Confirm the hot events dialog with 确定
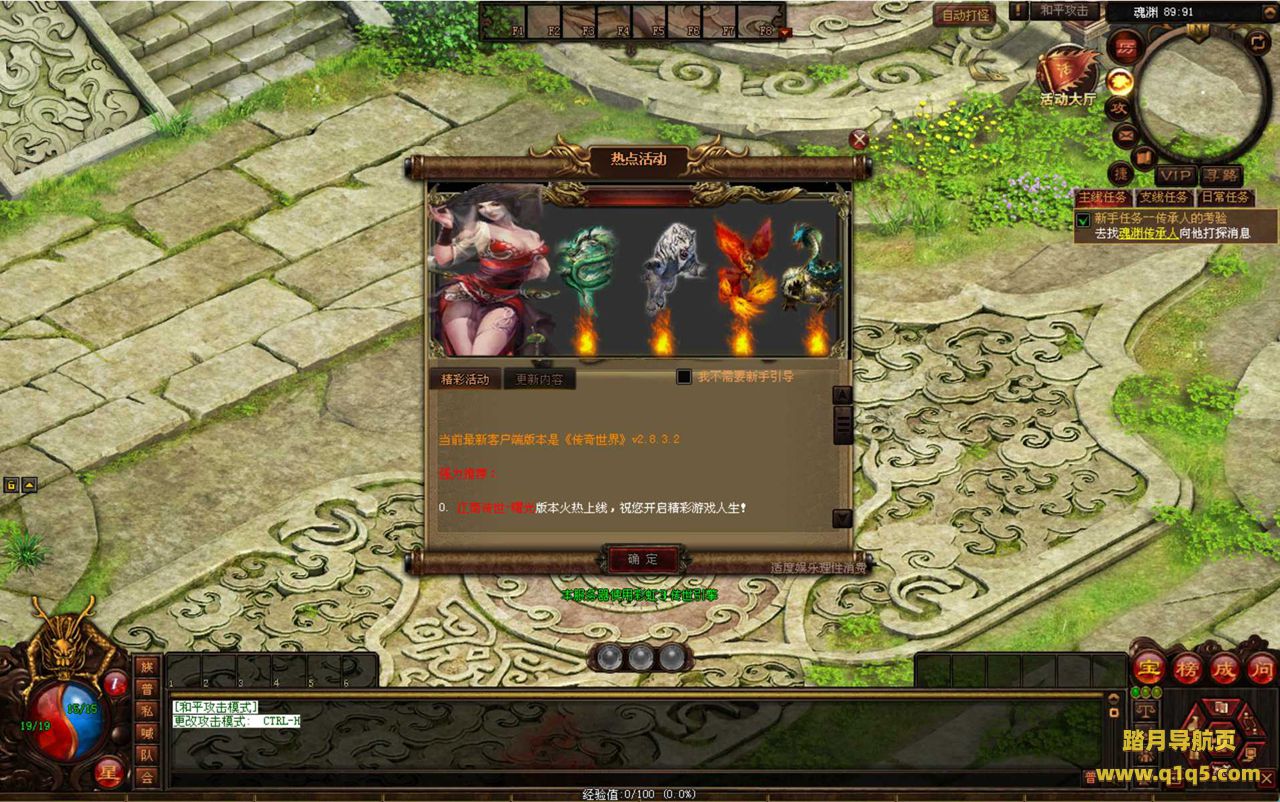Viewport: 1280px width, 802px height. point(643,560)
